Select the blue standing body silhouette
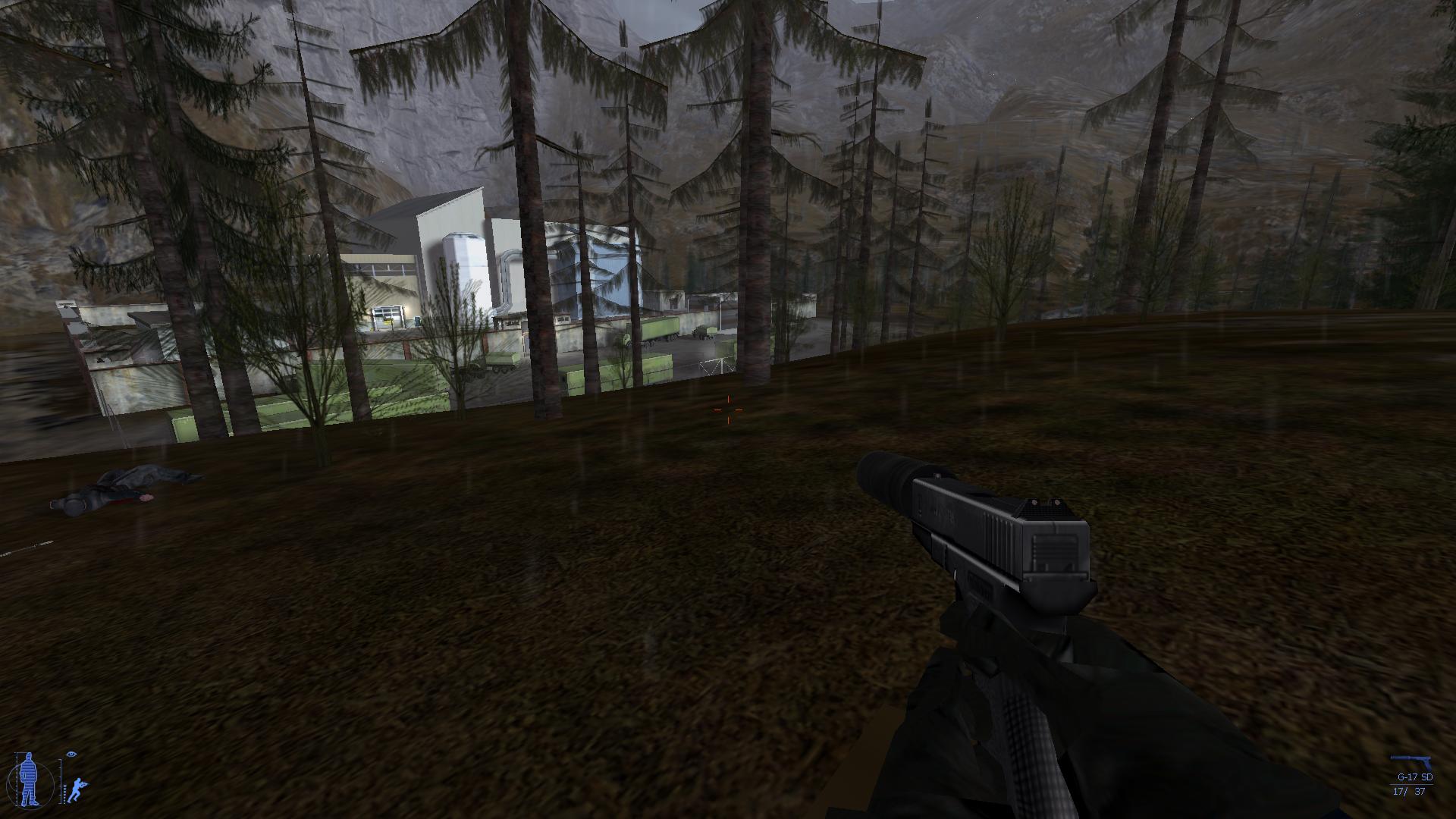Screen dimensions: 1456x819 pos(28,779)
